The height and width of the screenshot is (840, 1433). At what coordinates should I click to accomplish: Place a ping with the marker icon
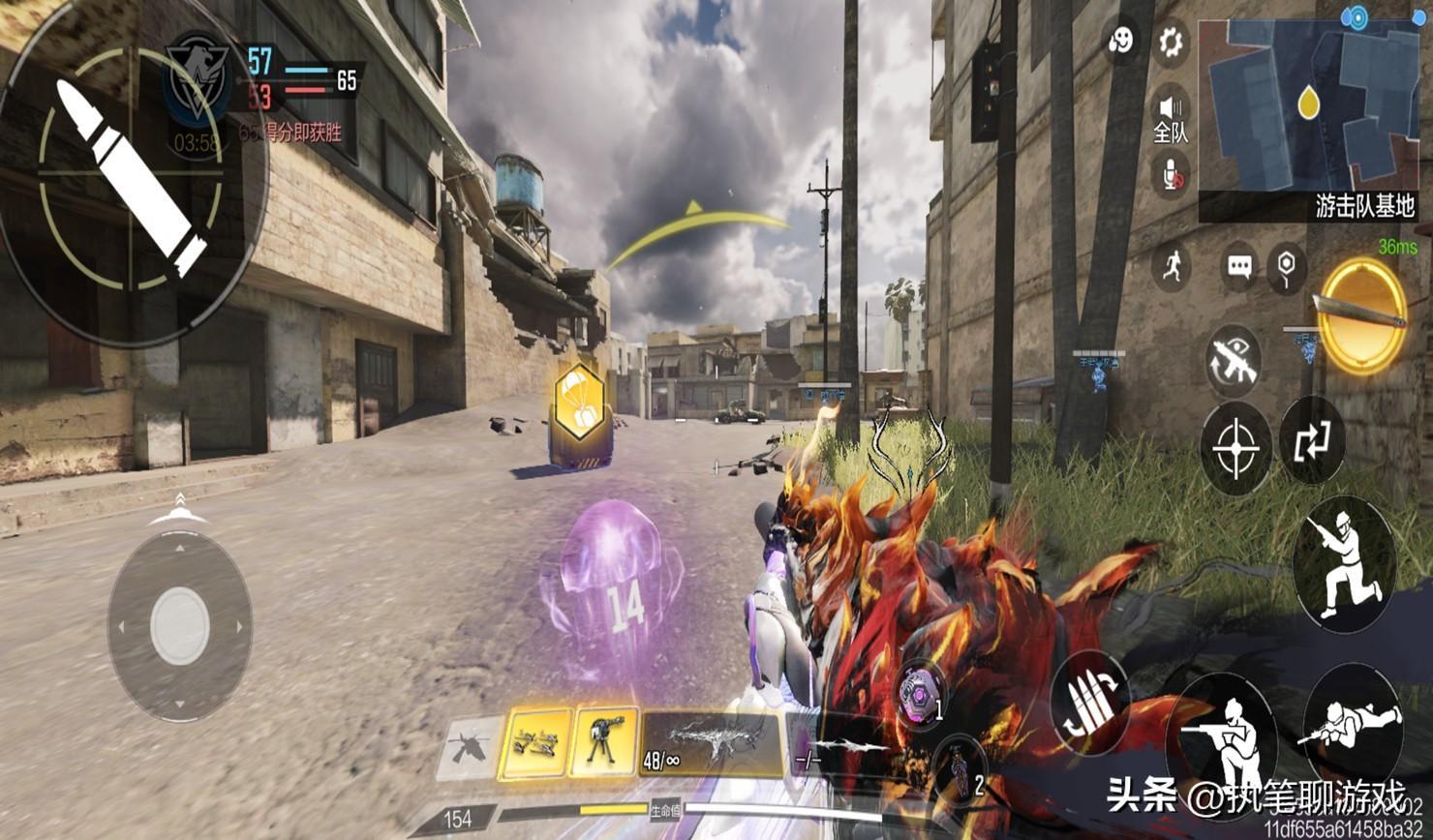(1287, 266)
